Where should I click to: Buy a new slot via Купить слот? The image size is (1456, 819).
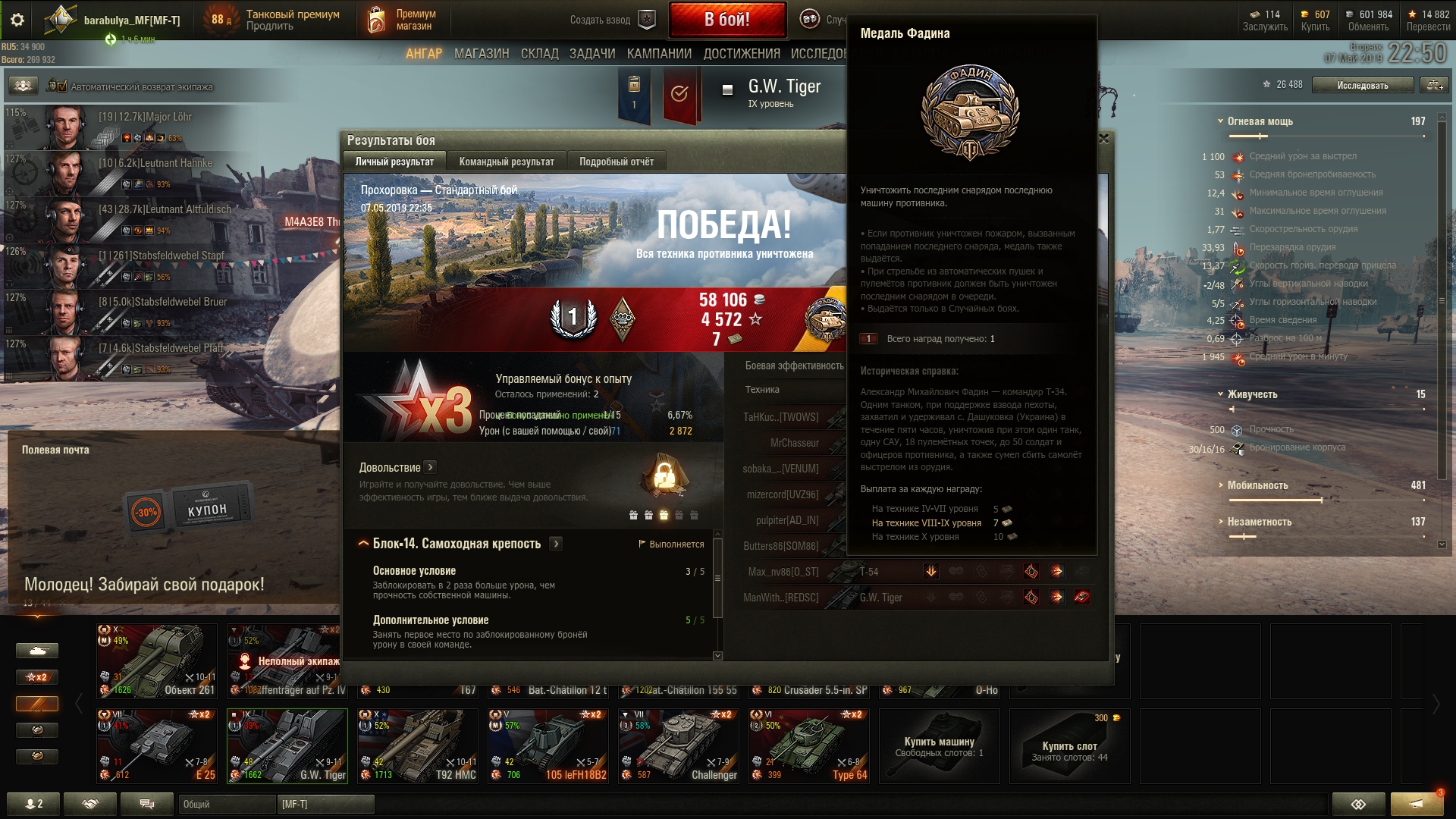point(1069,746)
